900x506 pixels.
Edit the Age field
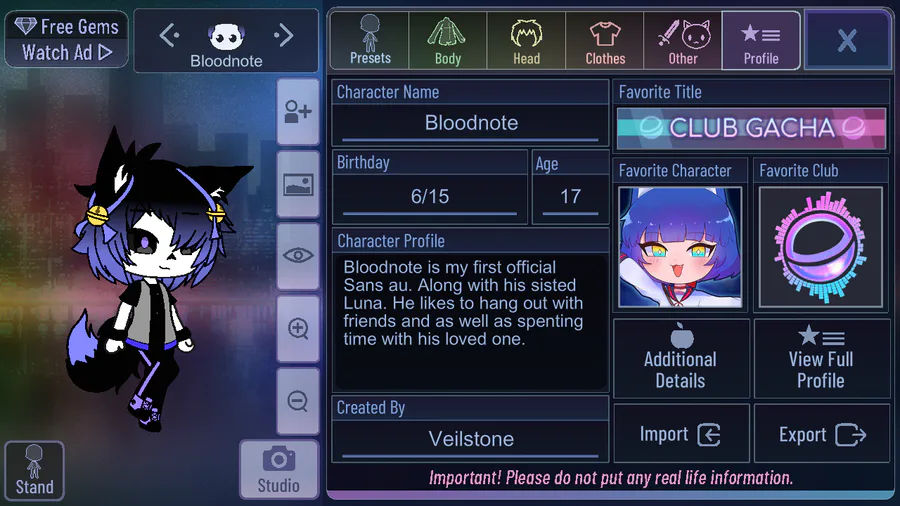[x=570, y=196]
